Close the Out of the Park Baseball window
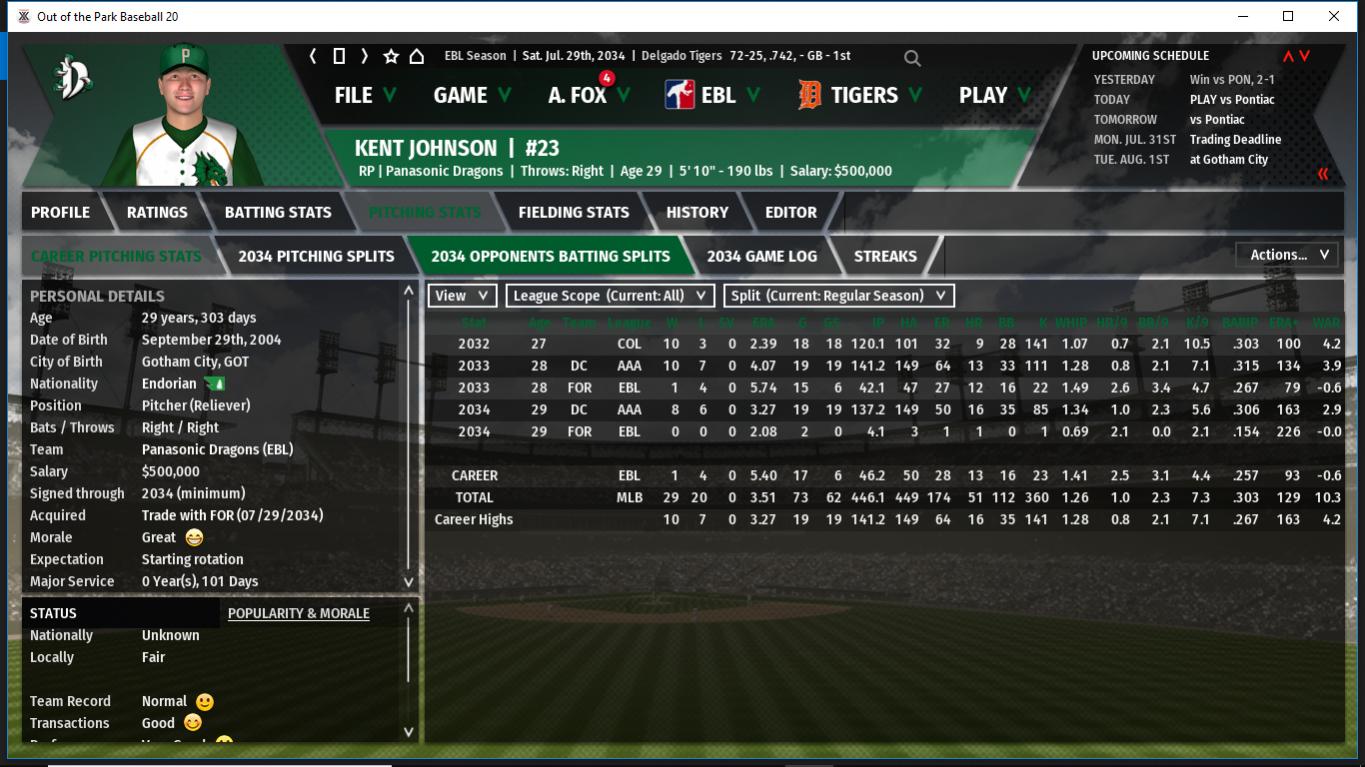This screenshot has height=767, width=1365. [x=1334, y=16]
